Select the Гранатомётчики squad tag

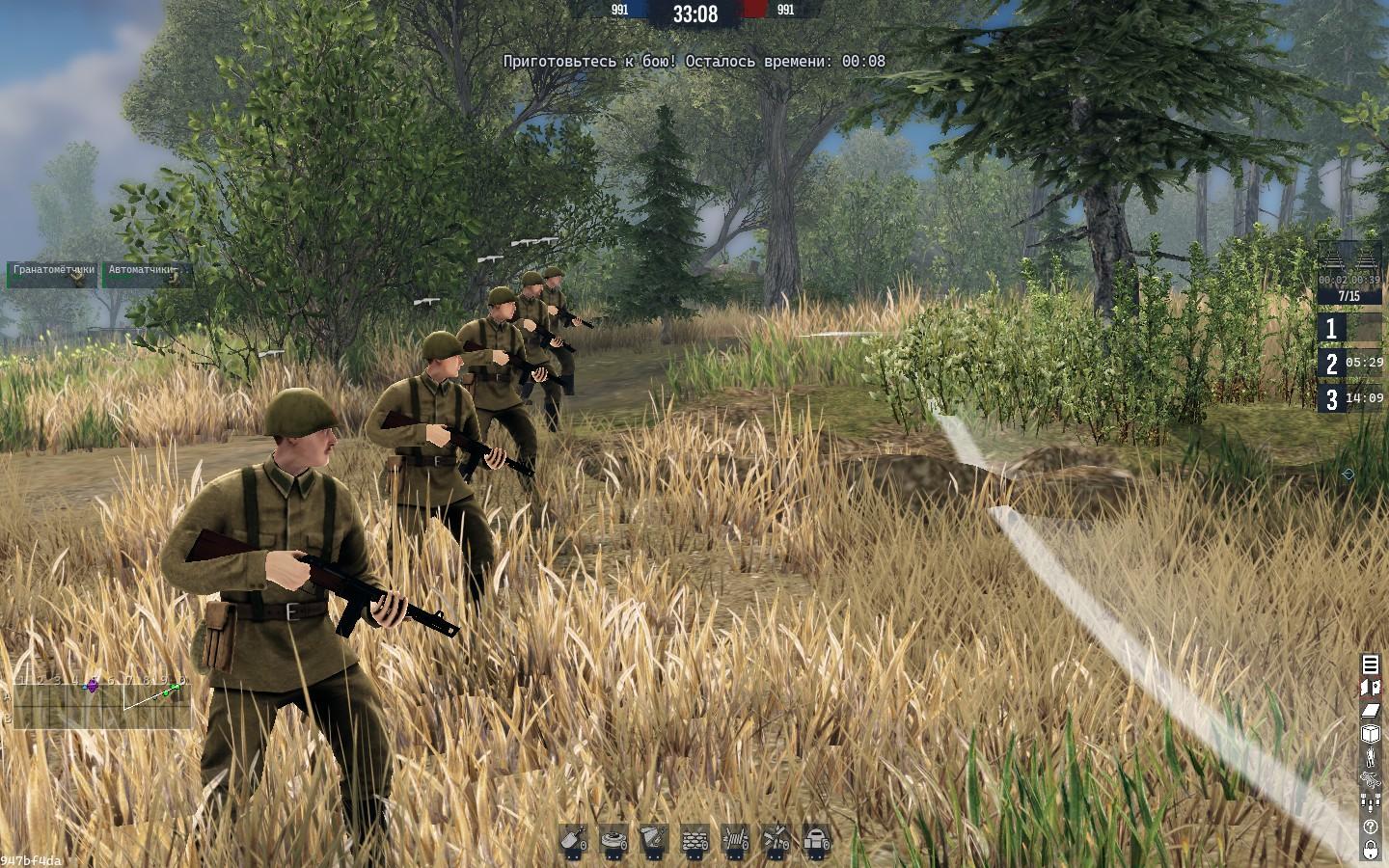[x=52, y=274]
